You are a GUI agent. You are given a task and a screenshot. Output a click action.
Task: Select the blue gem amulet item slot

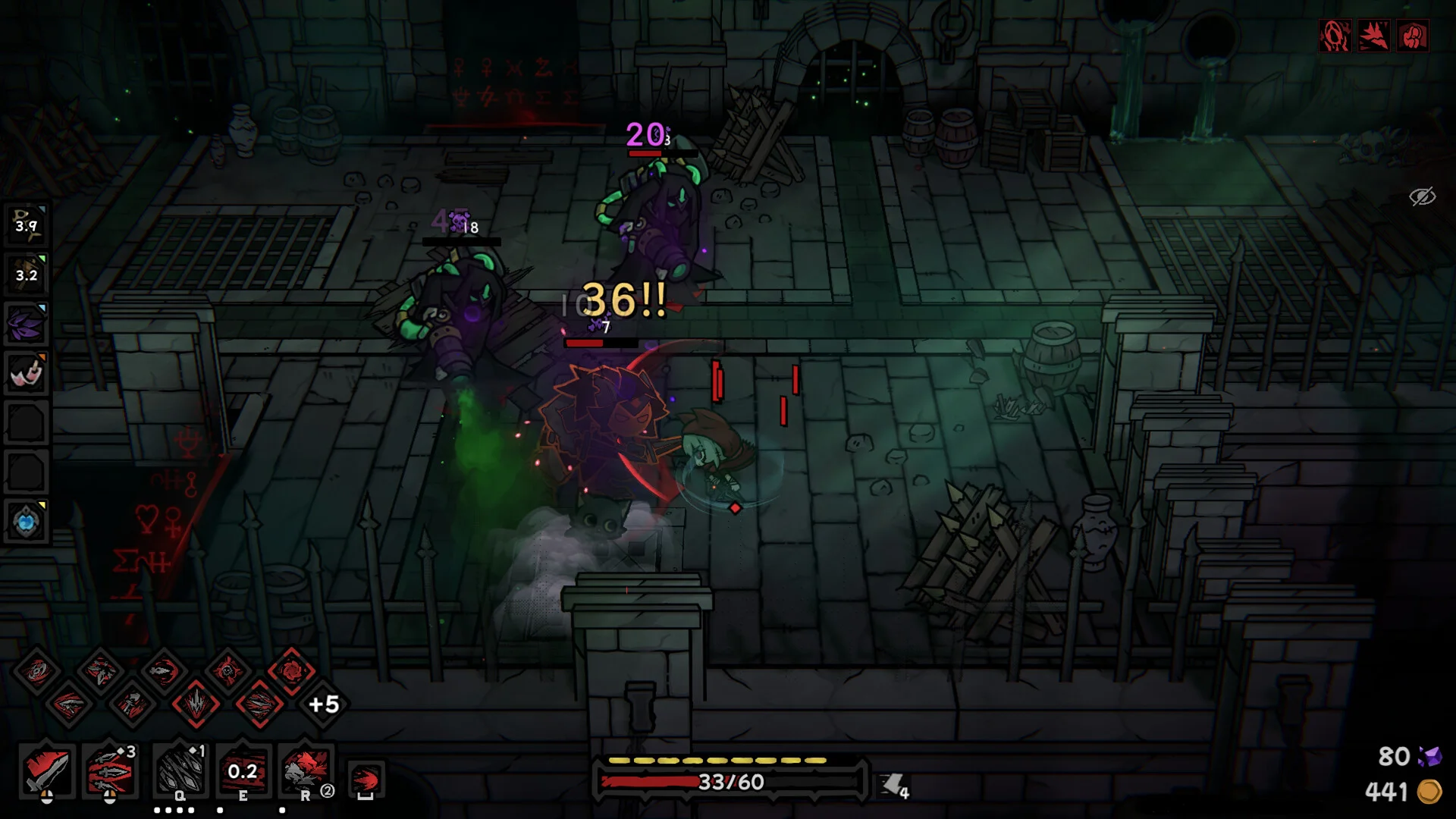click(27, 522)
